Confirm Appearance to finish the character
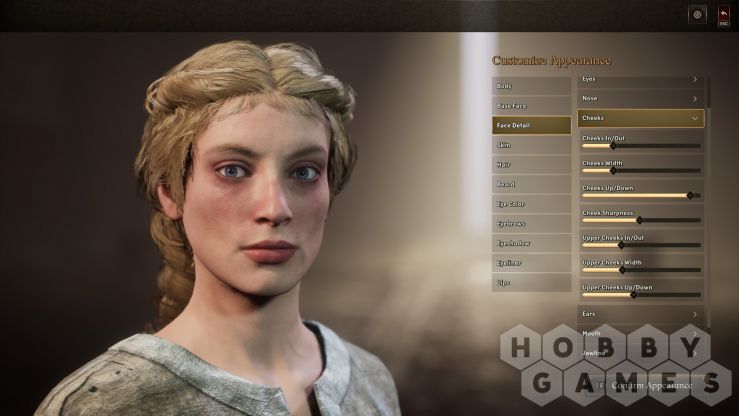Image resolution: width=739 pixels, height=416 pixels. click(651, 385)
